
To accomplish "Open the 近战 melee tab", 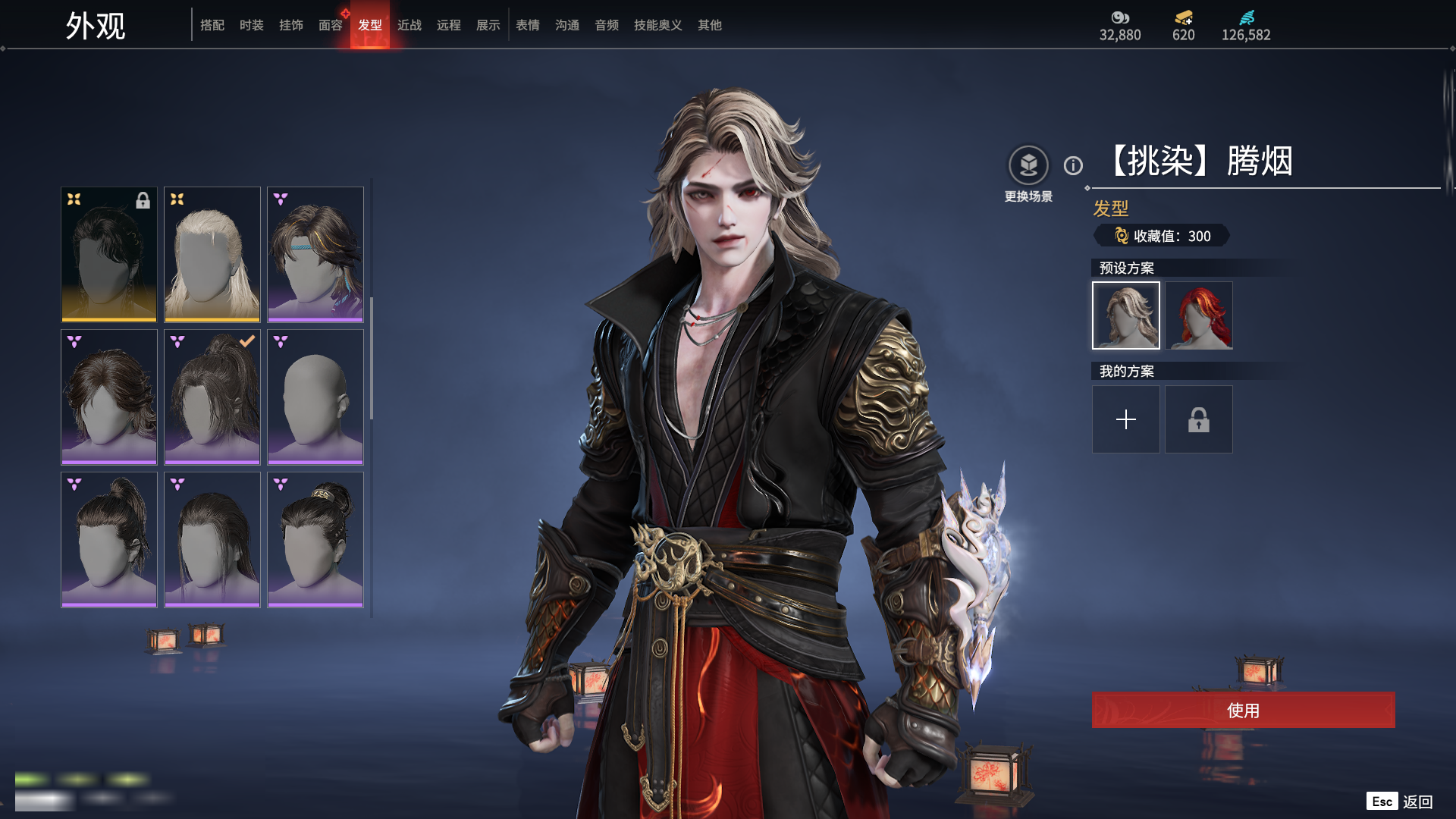I will click(x=409, y=25).
